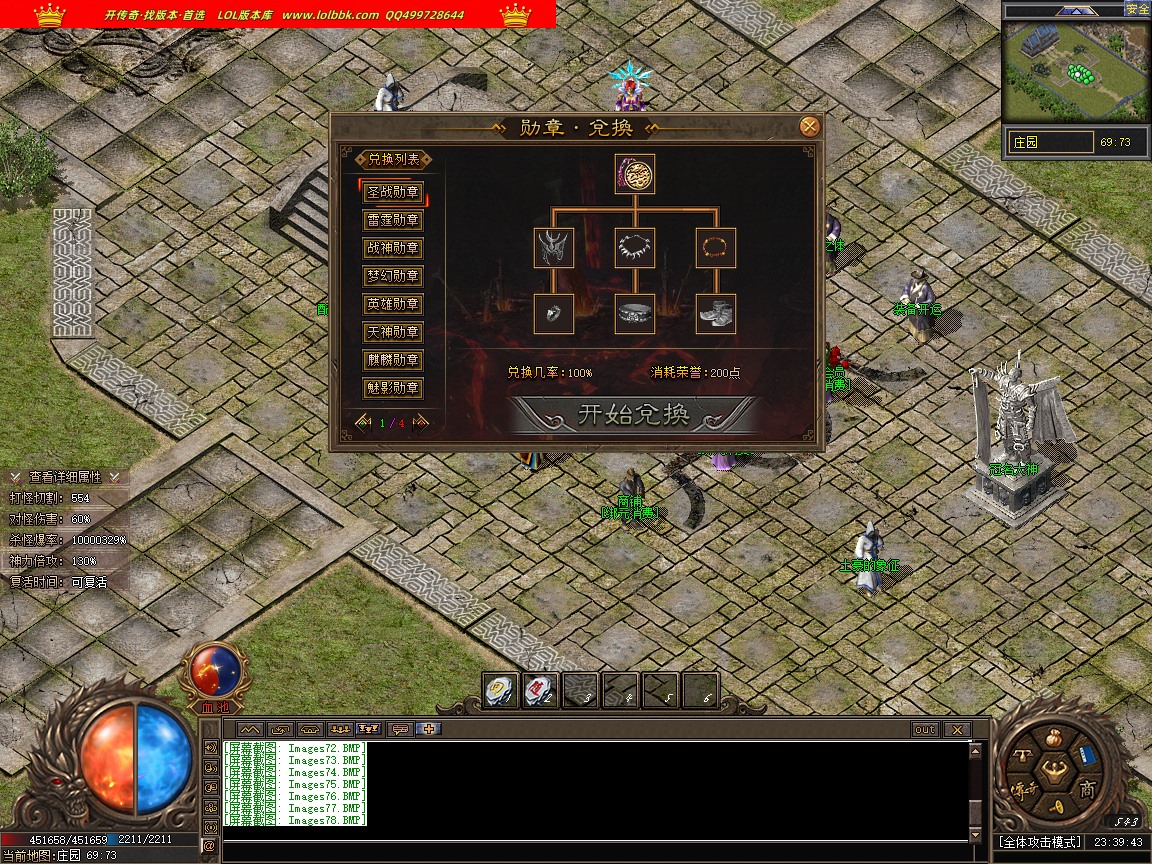
Task: Choose the 战神勋章 entry
Action: (393, 248)
